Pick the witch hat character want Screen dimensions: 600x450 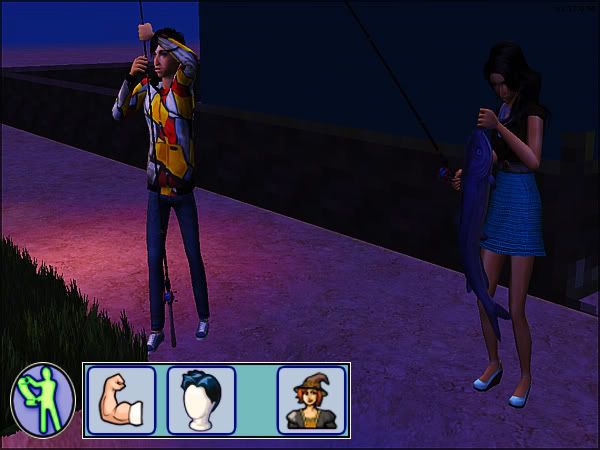[311, 400]
